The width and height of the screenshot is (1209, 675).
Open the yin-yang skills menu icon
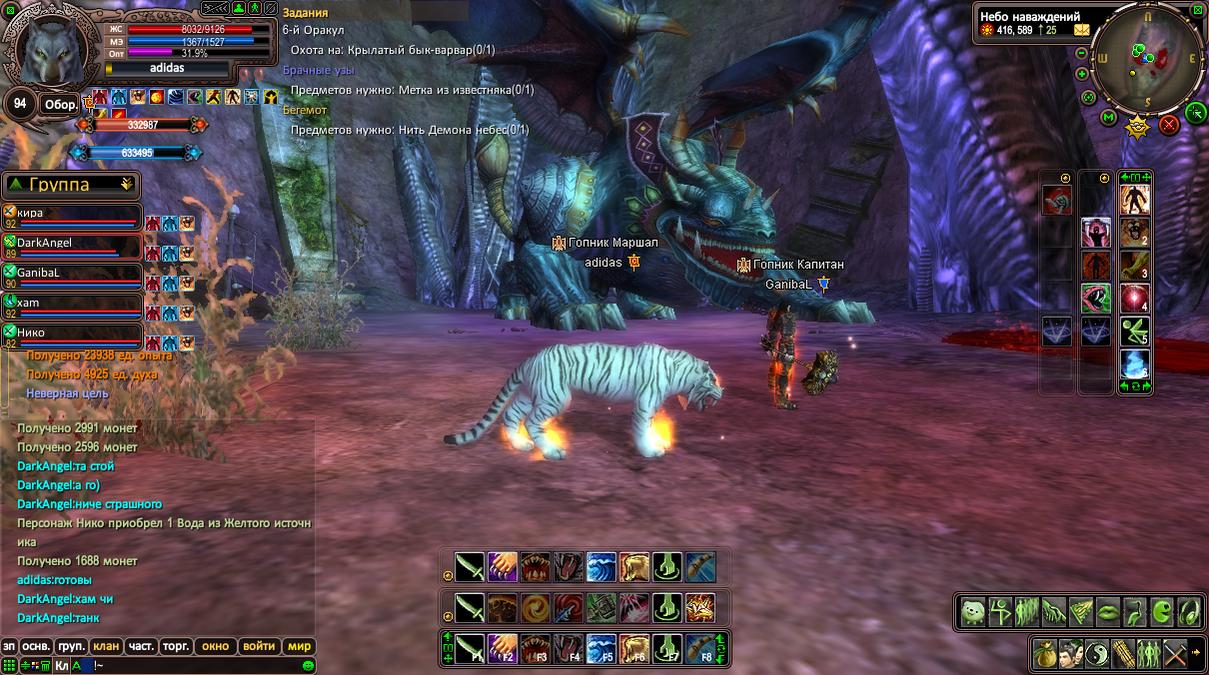pyautogui.click(x=1097, y=653)
